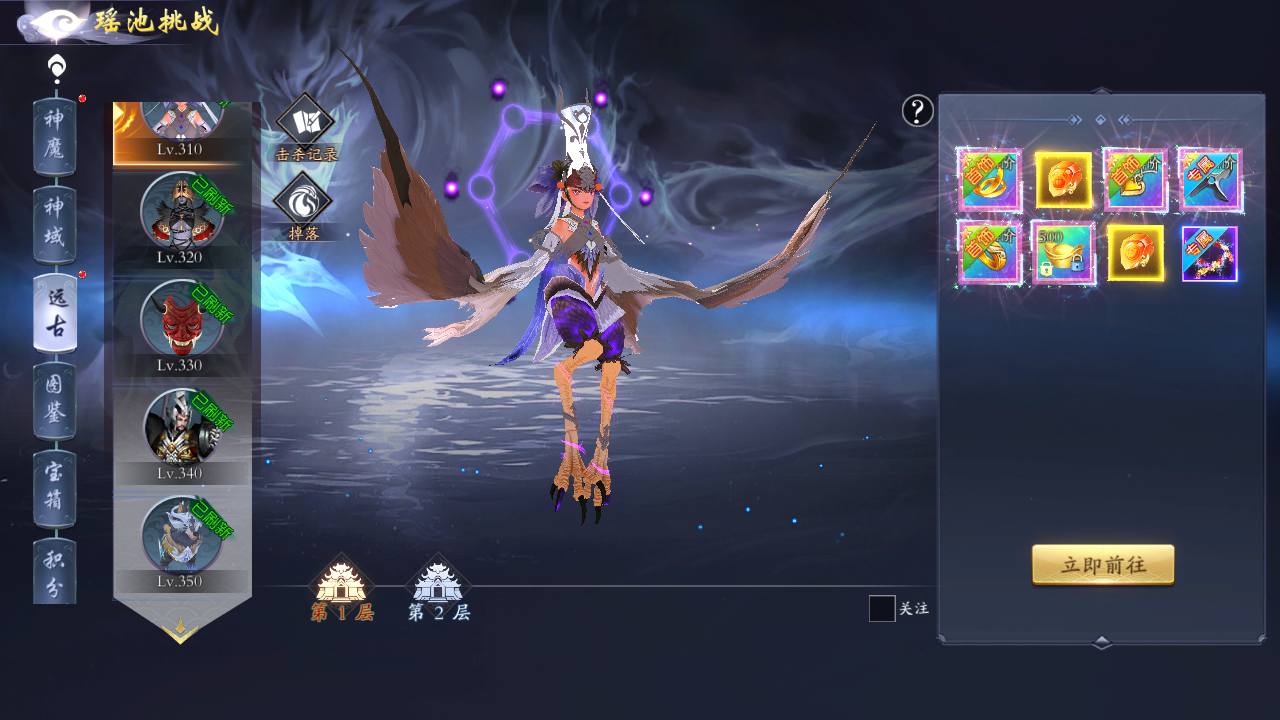Switch to the 图鉴 tab
This screenshot has width=1280, height=720.
[54, 399]
